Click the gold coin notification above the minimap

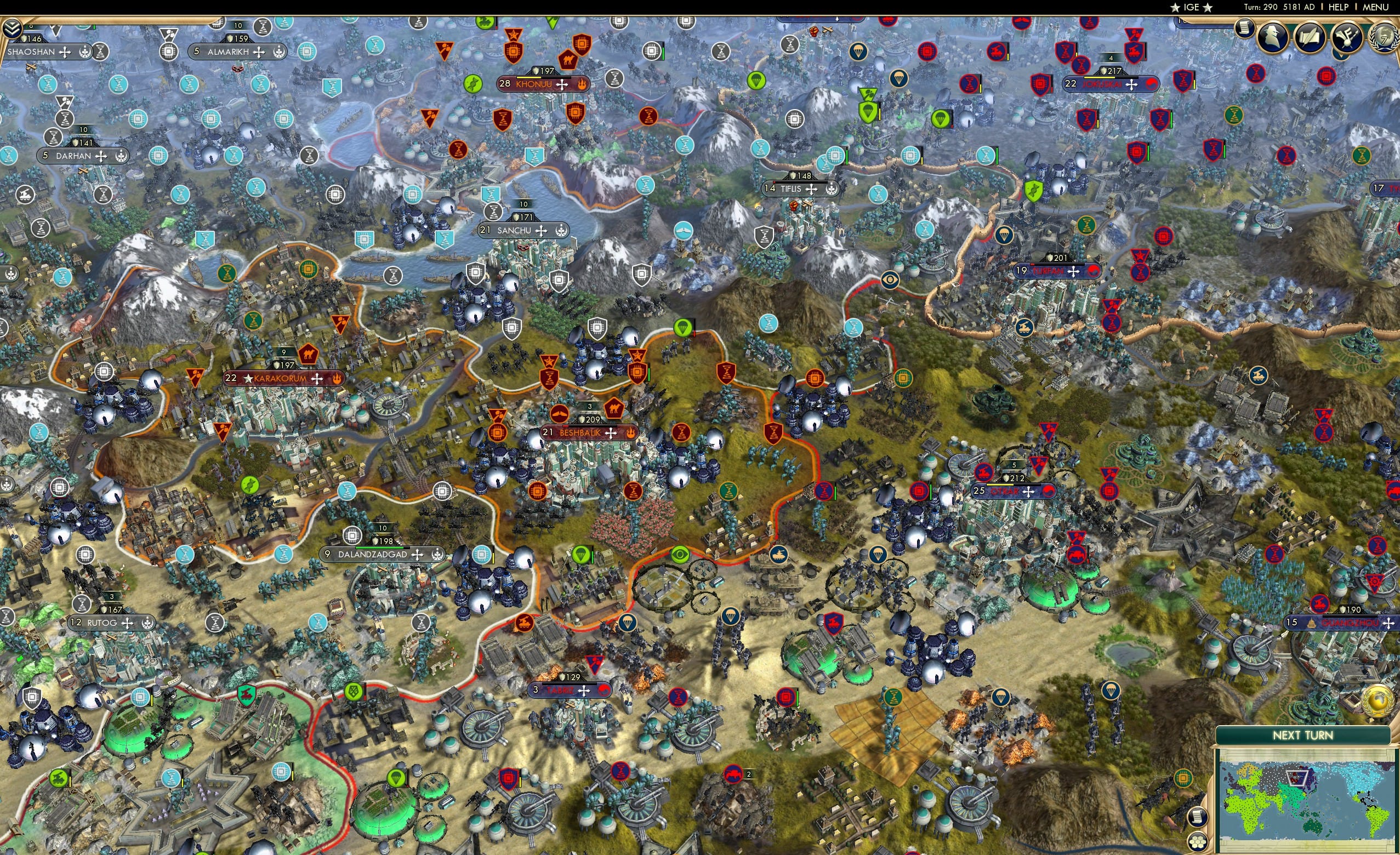pyautogui.click(x=1378, y=702)
